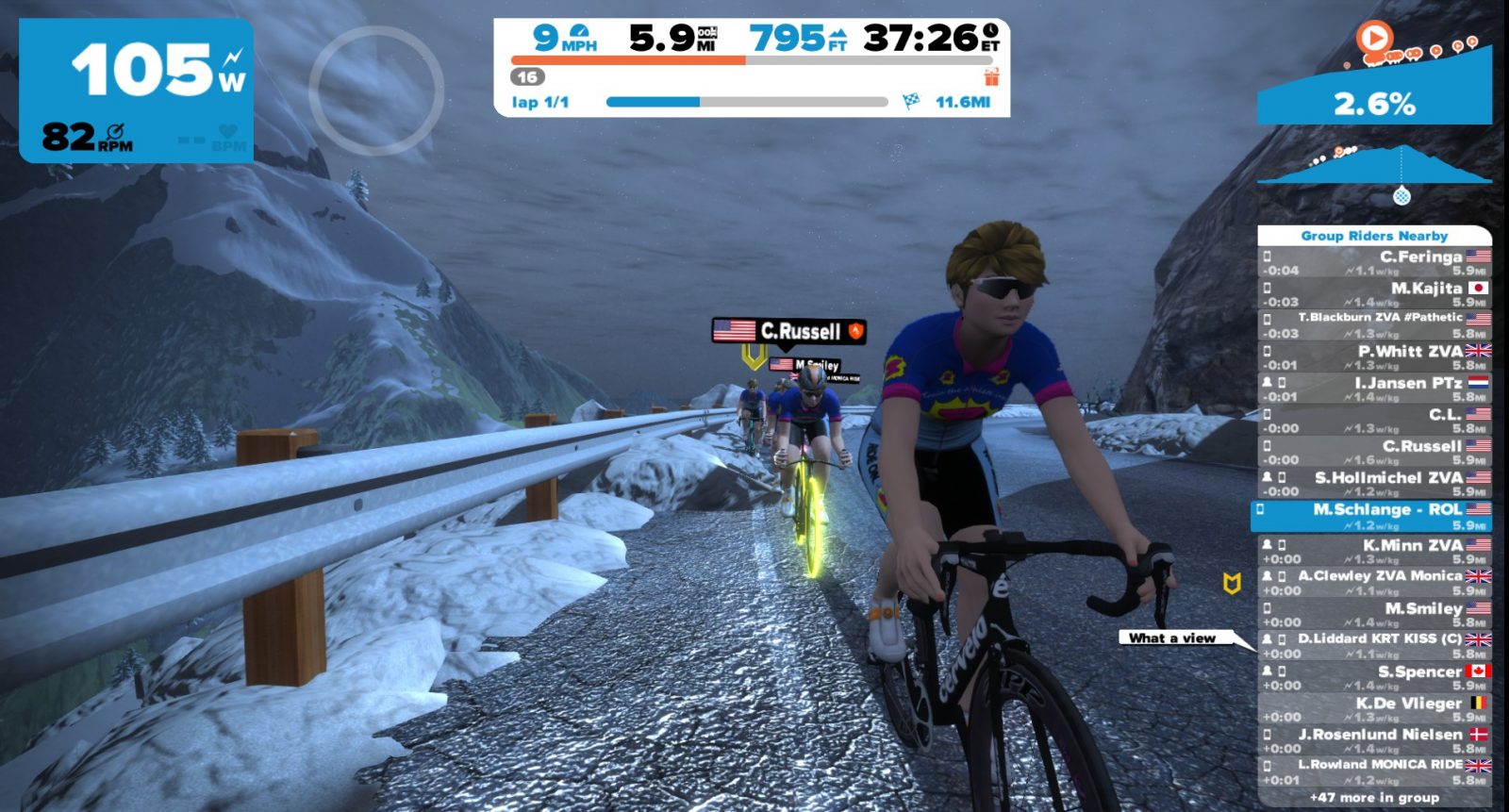1509x812 pixels.
Task: Click the gift box icon on progress bar
Action: pos(990,76)
